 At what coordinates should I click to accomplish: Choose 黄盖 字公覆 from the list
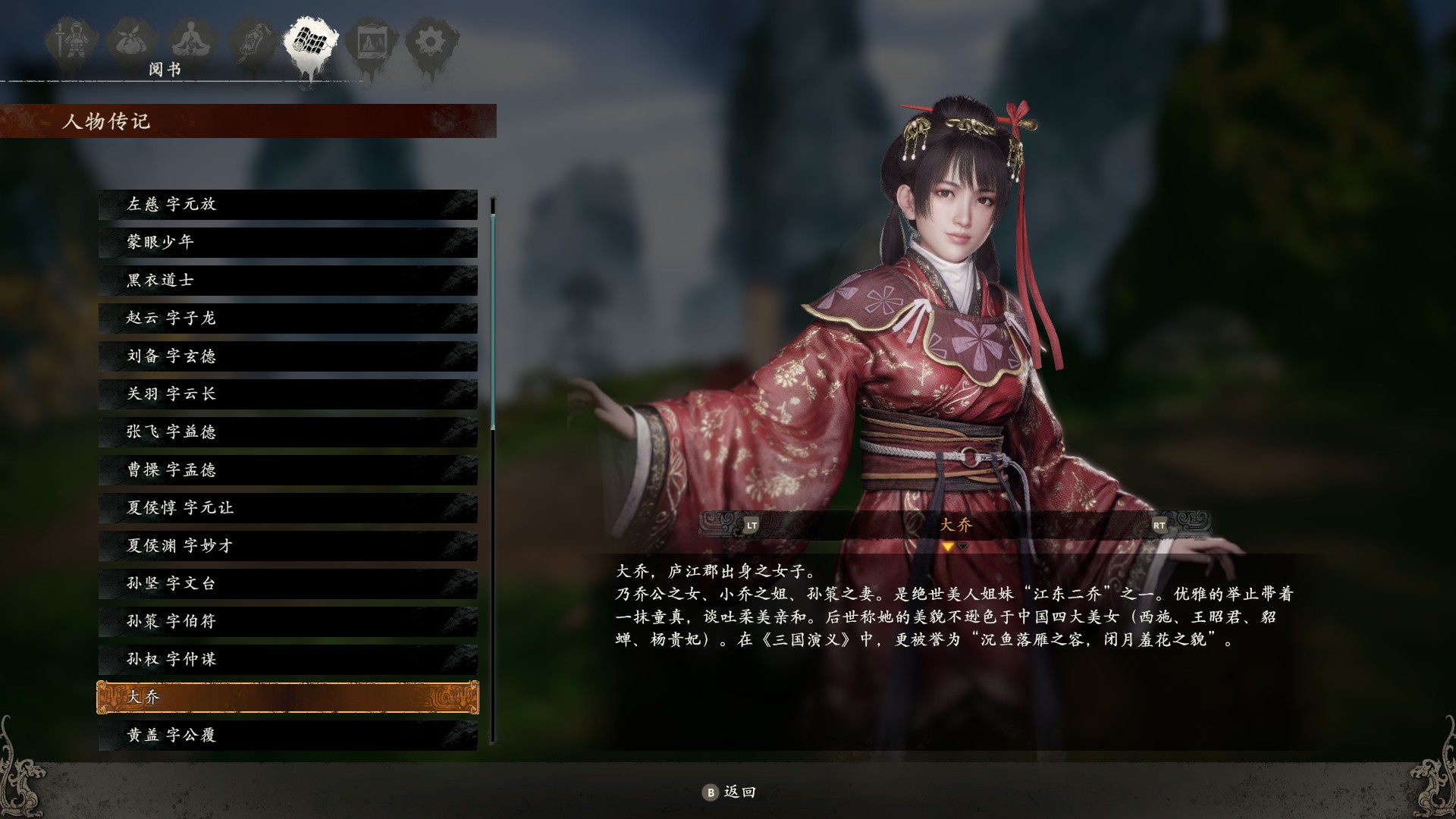coord(288,735)
